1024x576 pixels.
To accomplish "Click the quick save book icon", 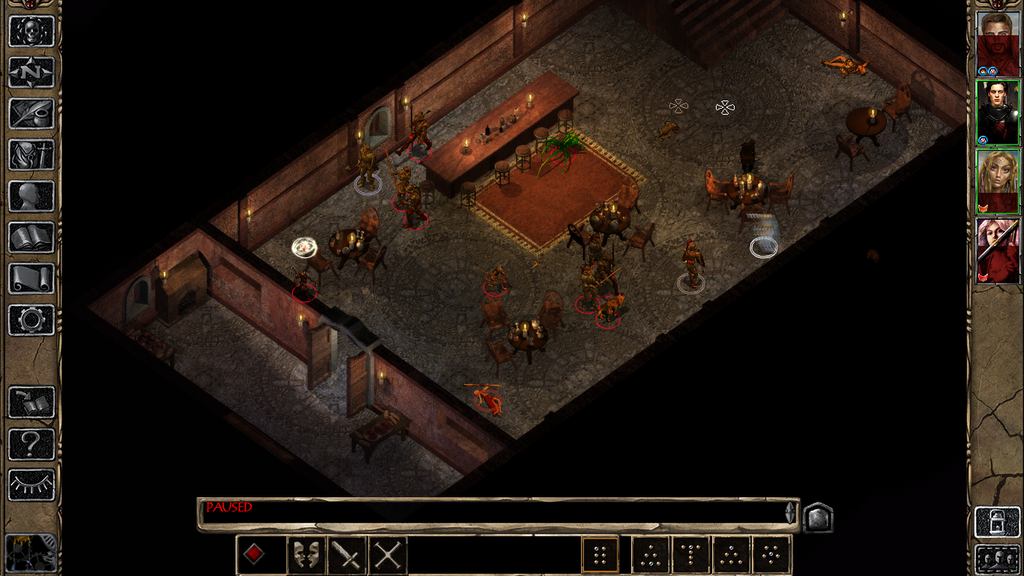I will tap(31, 402).
